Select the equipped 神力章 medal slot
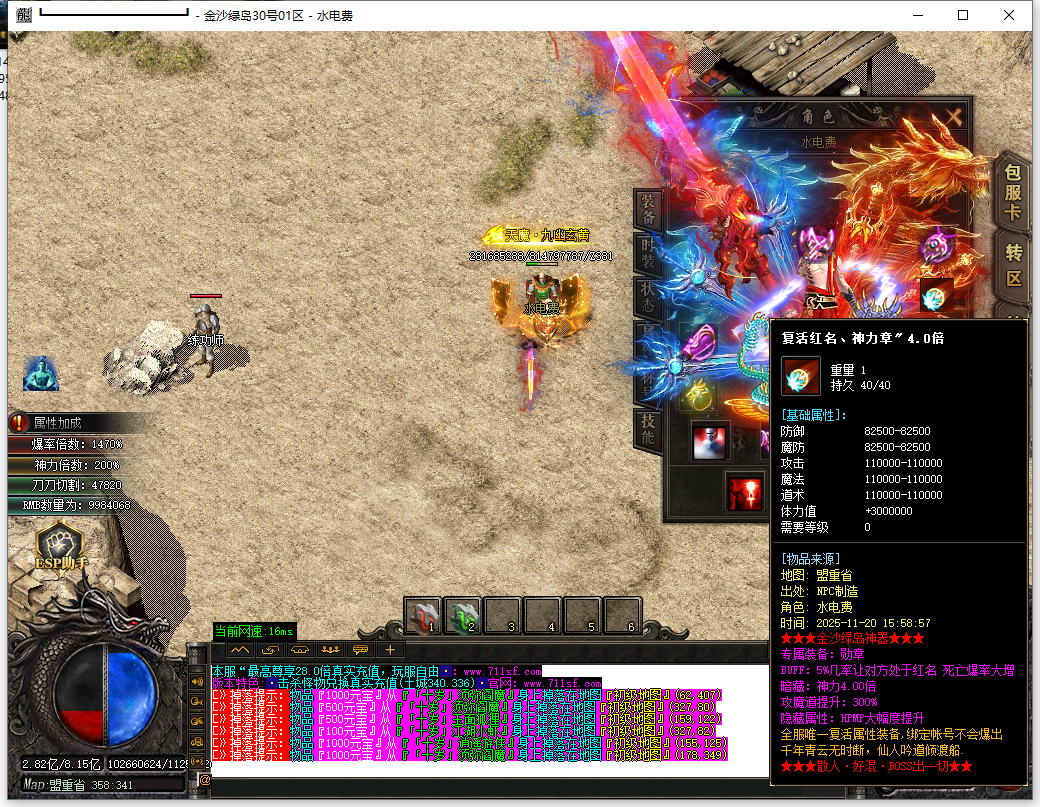 click(x=936, y=295)
